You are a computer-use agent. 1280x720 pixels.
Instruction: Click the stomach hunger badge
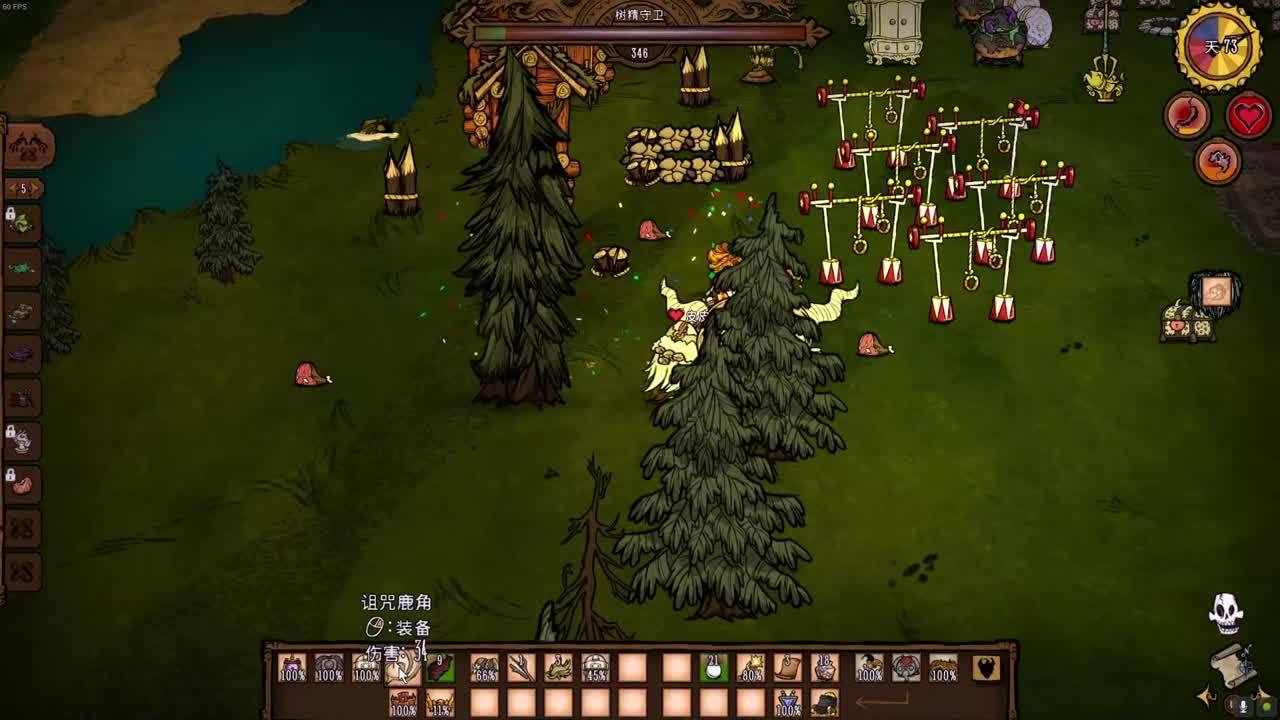tap(1188, 116)
